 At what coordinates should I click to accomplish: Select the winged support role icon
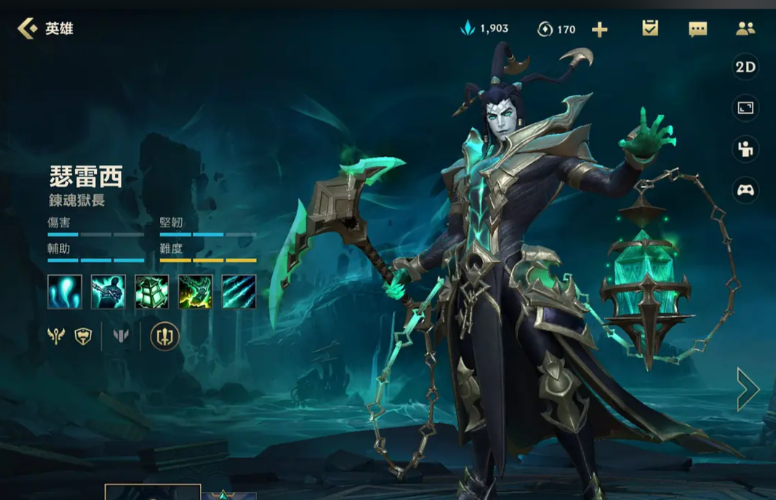coord(55,336)
